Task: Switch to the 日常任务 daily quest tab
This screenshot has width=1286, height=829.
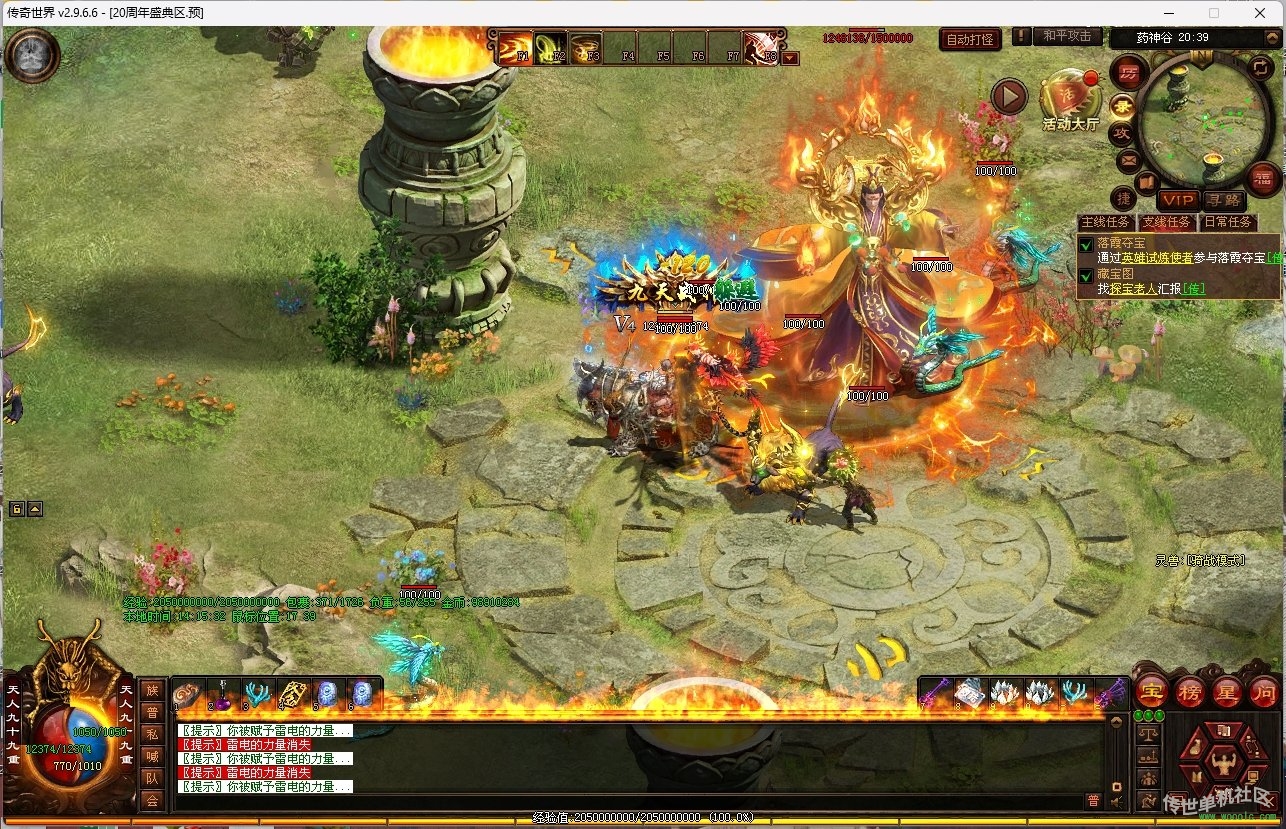Action: click(x=1226, y=222)
